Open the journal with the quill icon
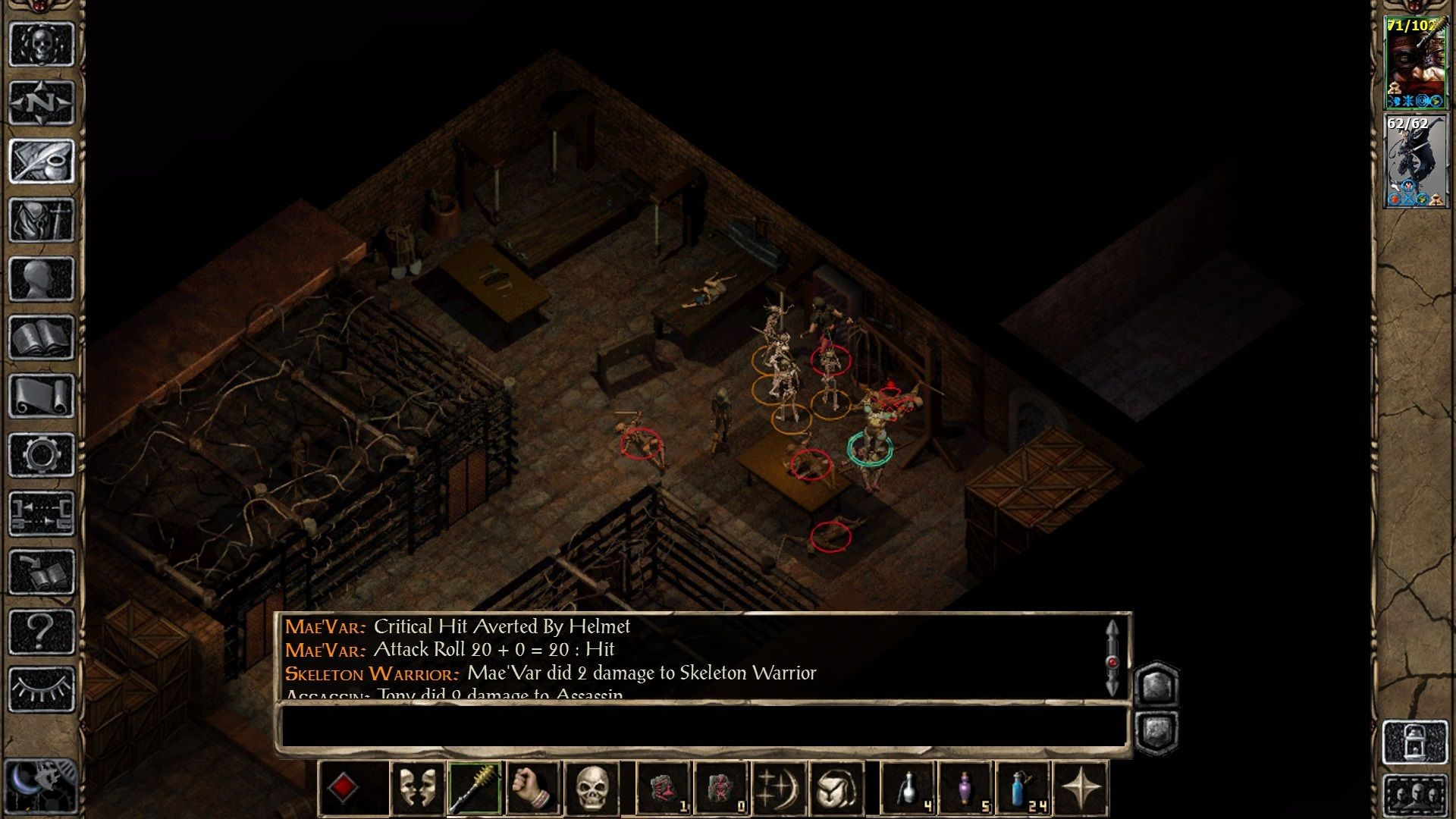 click(x=42, y=161)
